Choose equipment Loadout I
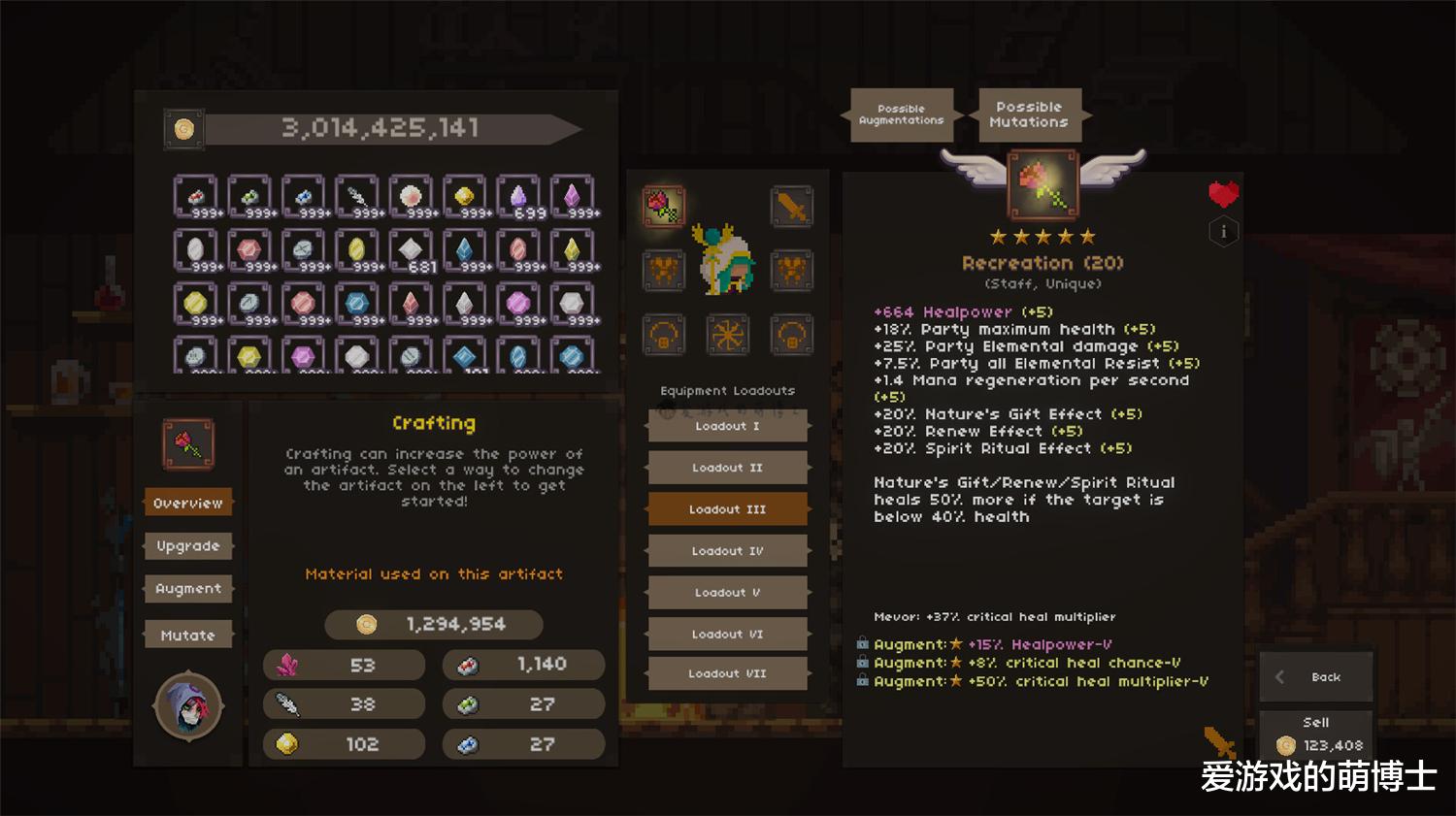The image size is (1456, 816). (x=727, y=426)
